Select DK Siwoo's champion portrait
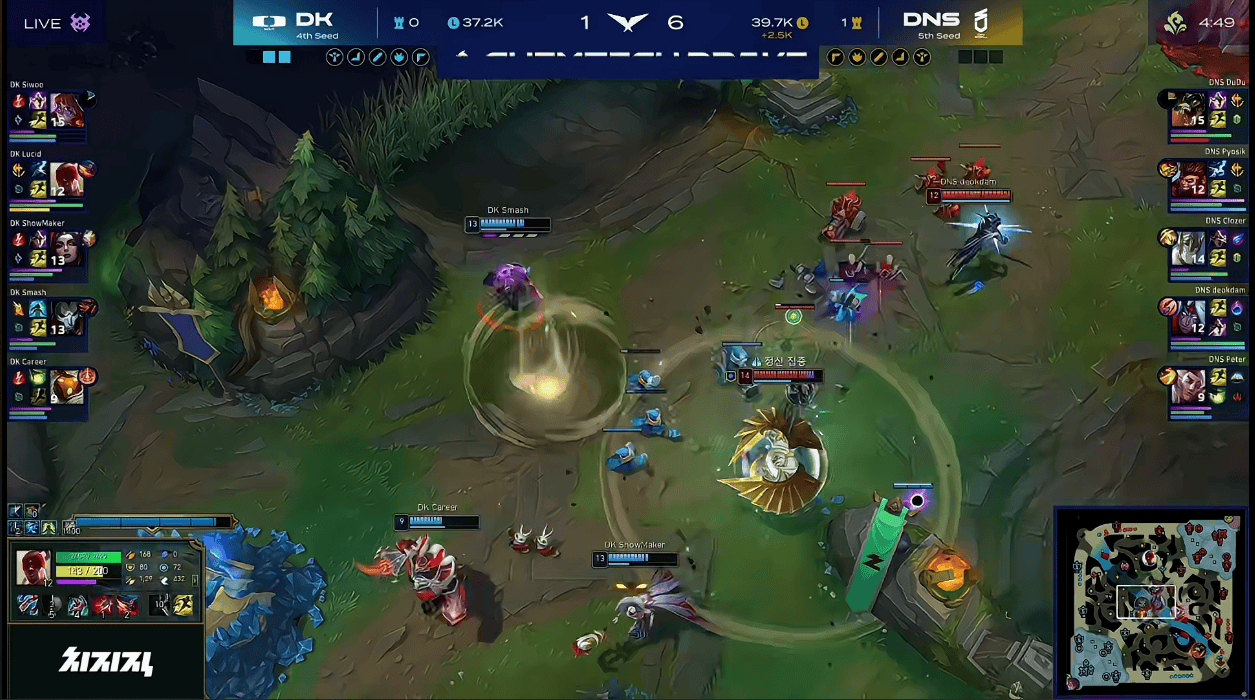The height and width of the screenshot is (700, 1255). point(66,111)
